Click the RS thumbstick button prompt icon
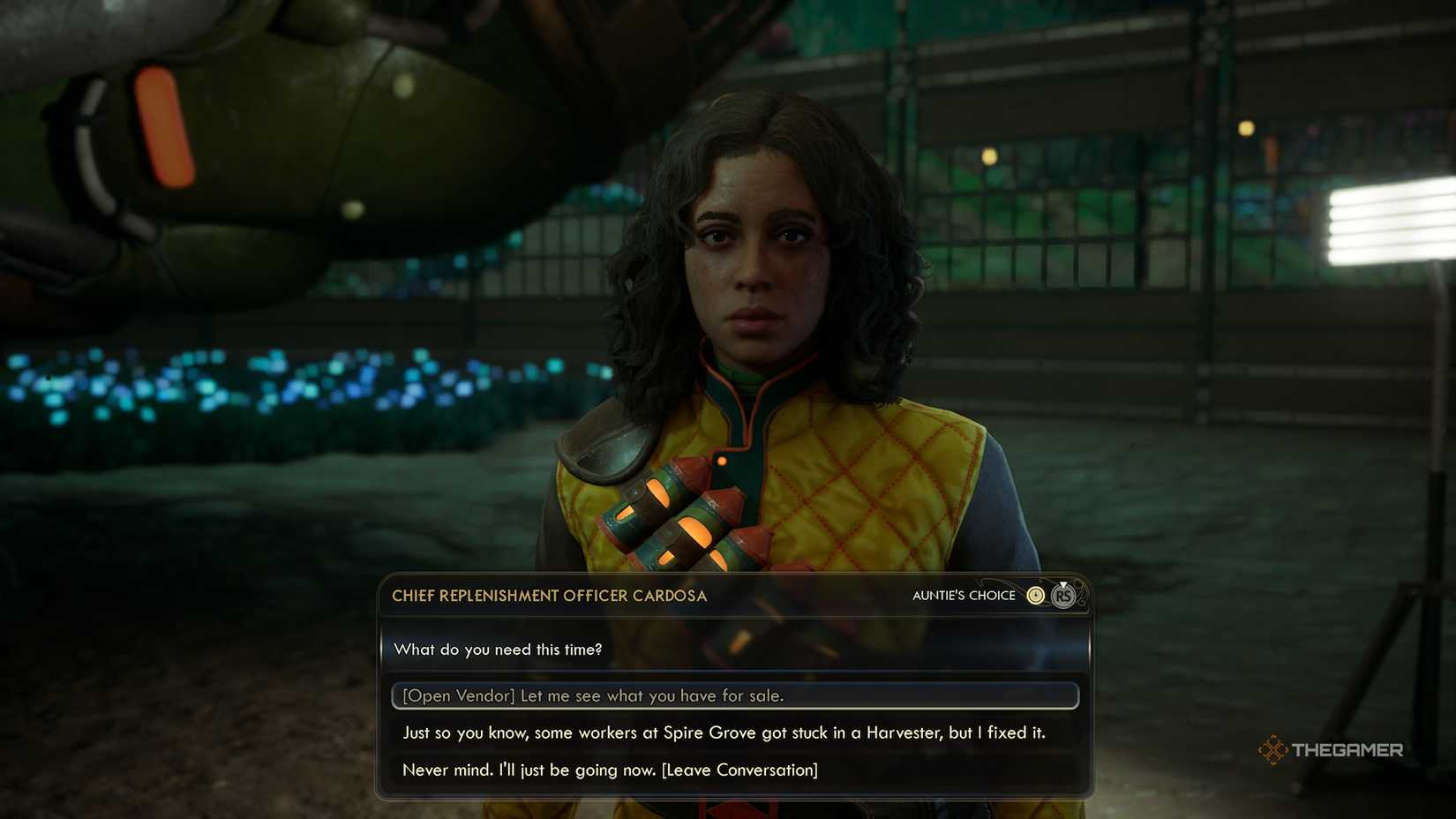 click(x=1064, y=597)
